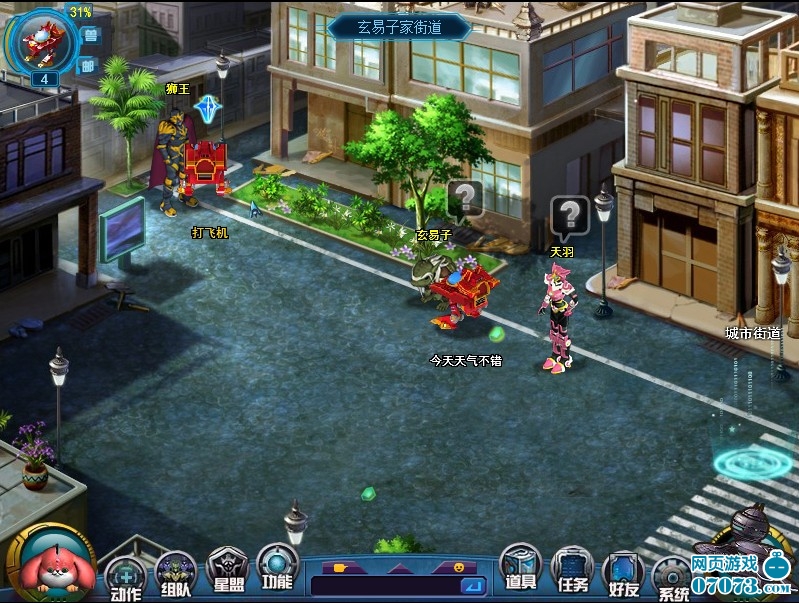Open the 功能 (Functions) menu
Screen dimensions: 799x603
pos(277,566)
